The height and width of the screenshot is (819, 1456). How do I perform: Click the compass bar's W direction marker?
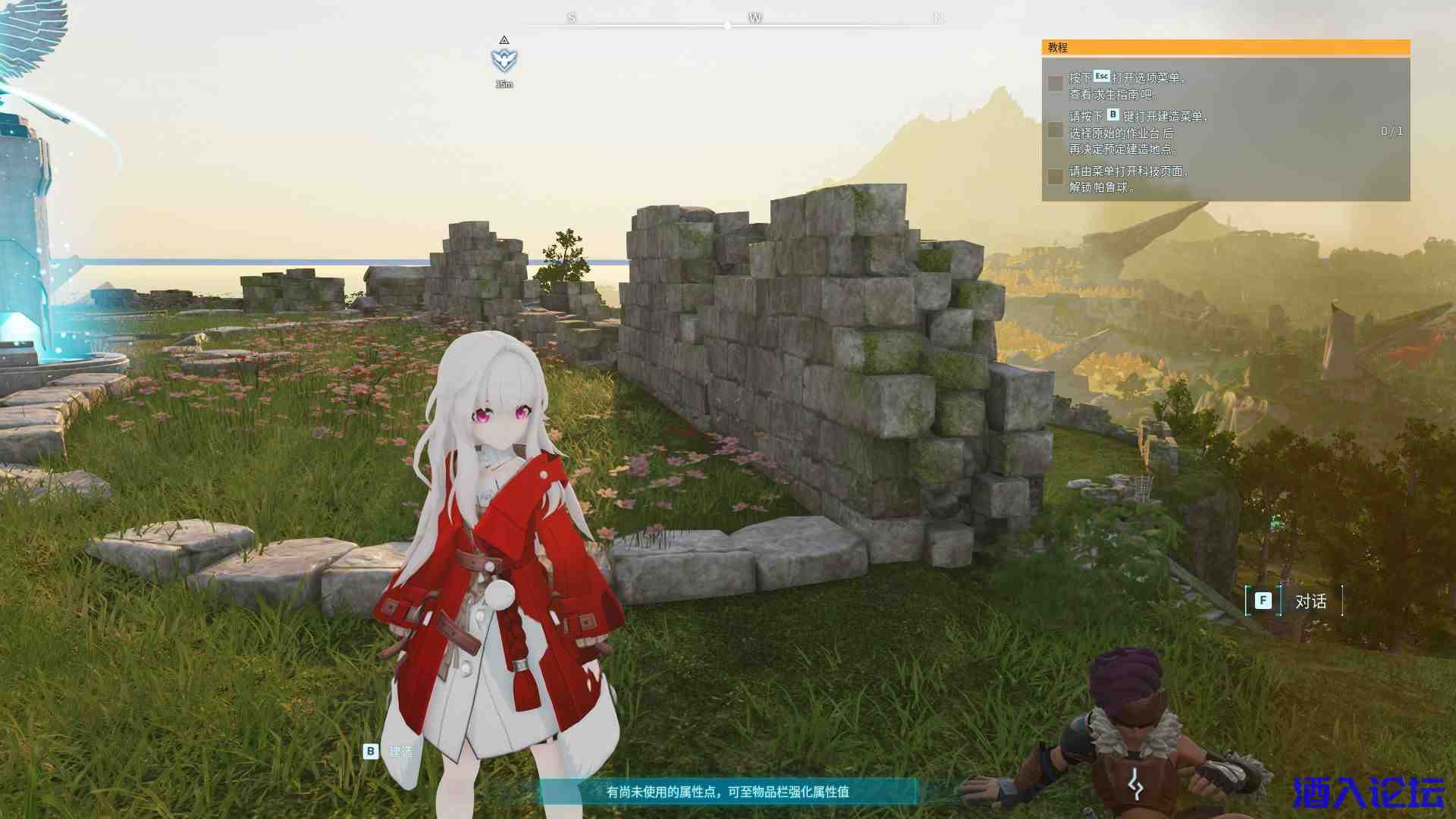755,17
